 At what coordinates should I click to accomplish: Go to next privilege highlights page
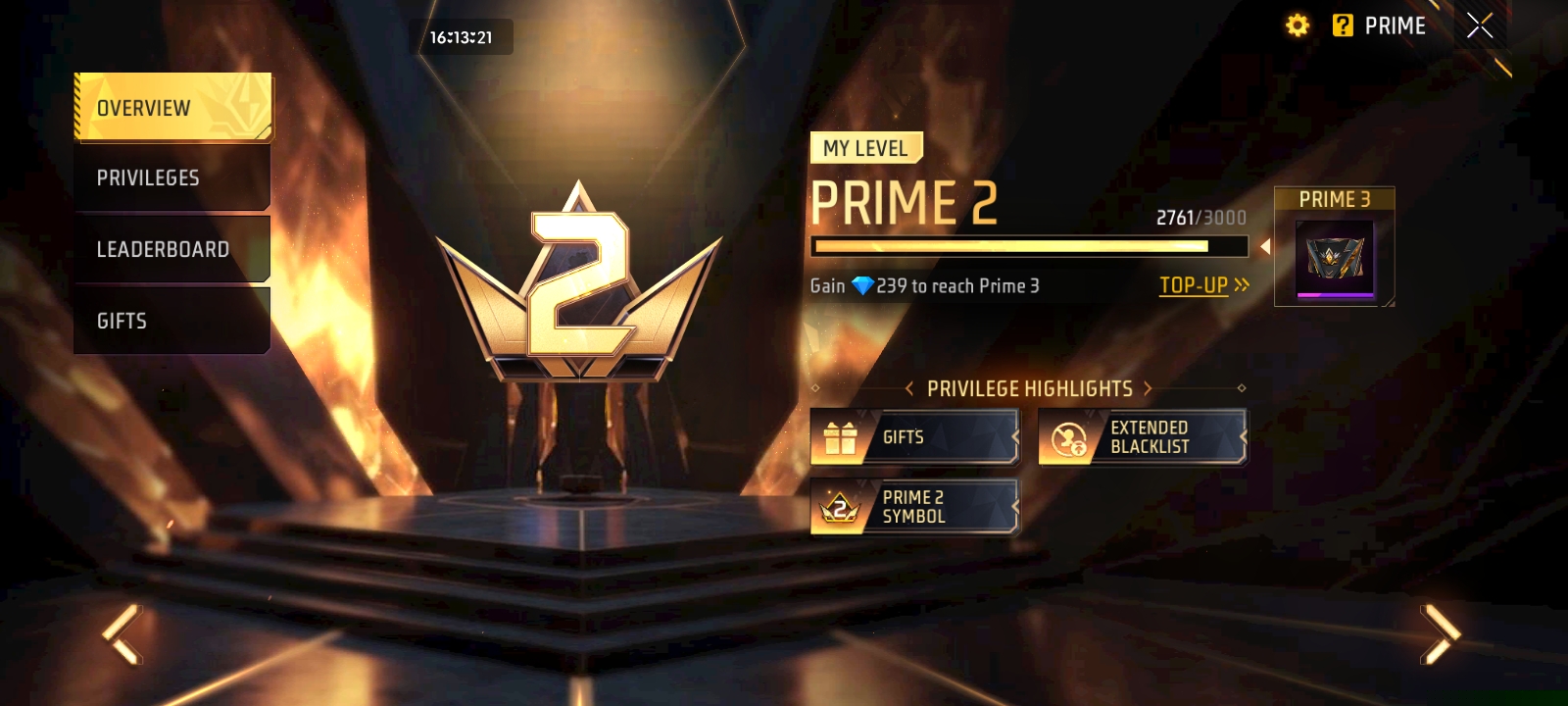1148,389
